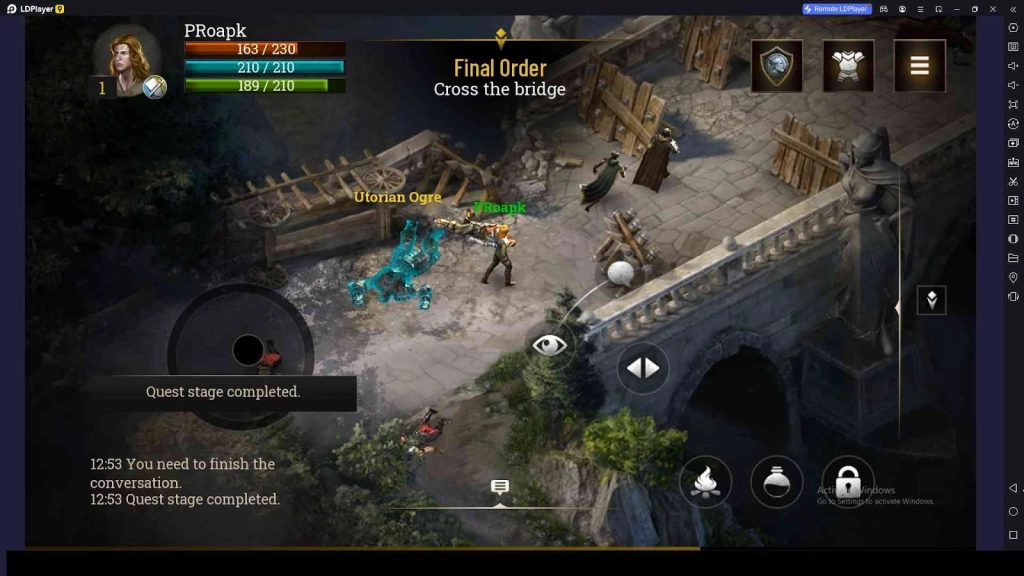Expand the side panel chevron arrow
1024x576 pixels.
point(931,300)
